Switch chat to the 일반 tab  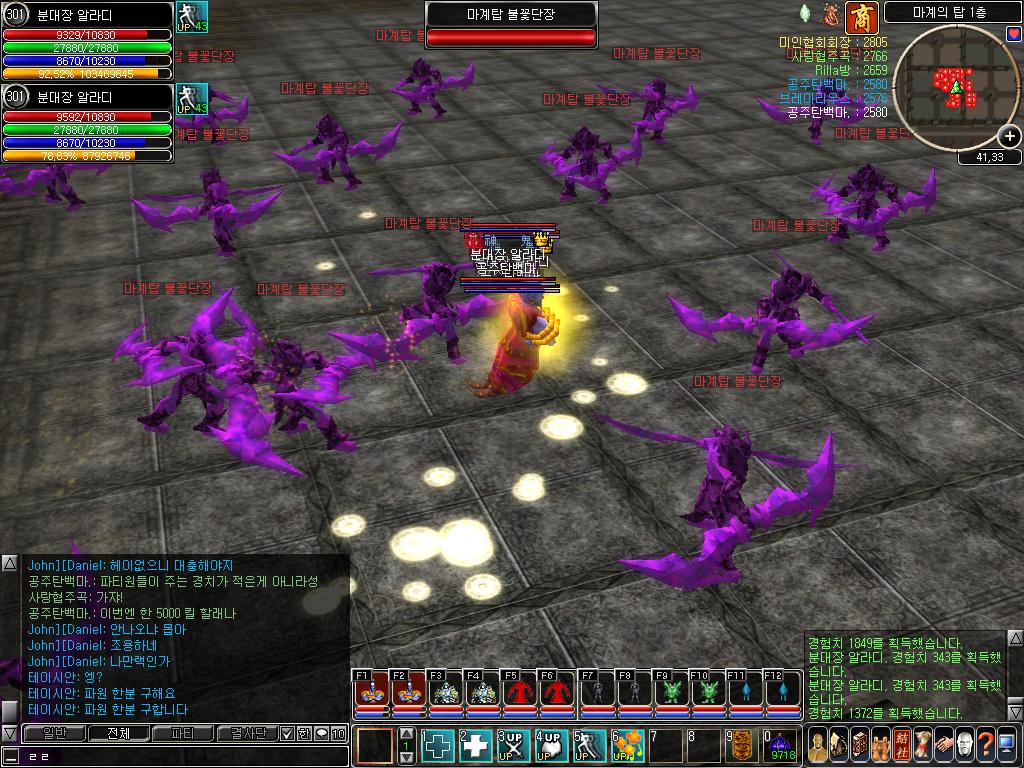(x=54, y=733)
